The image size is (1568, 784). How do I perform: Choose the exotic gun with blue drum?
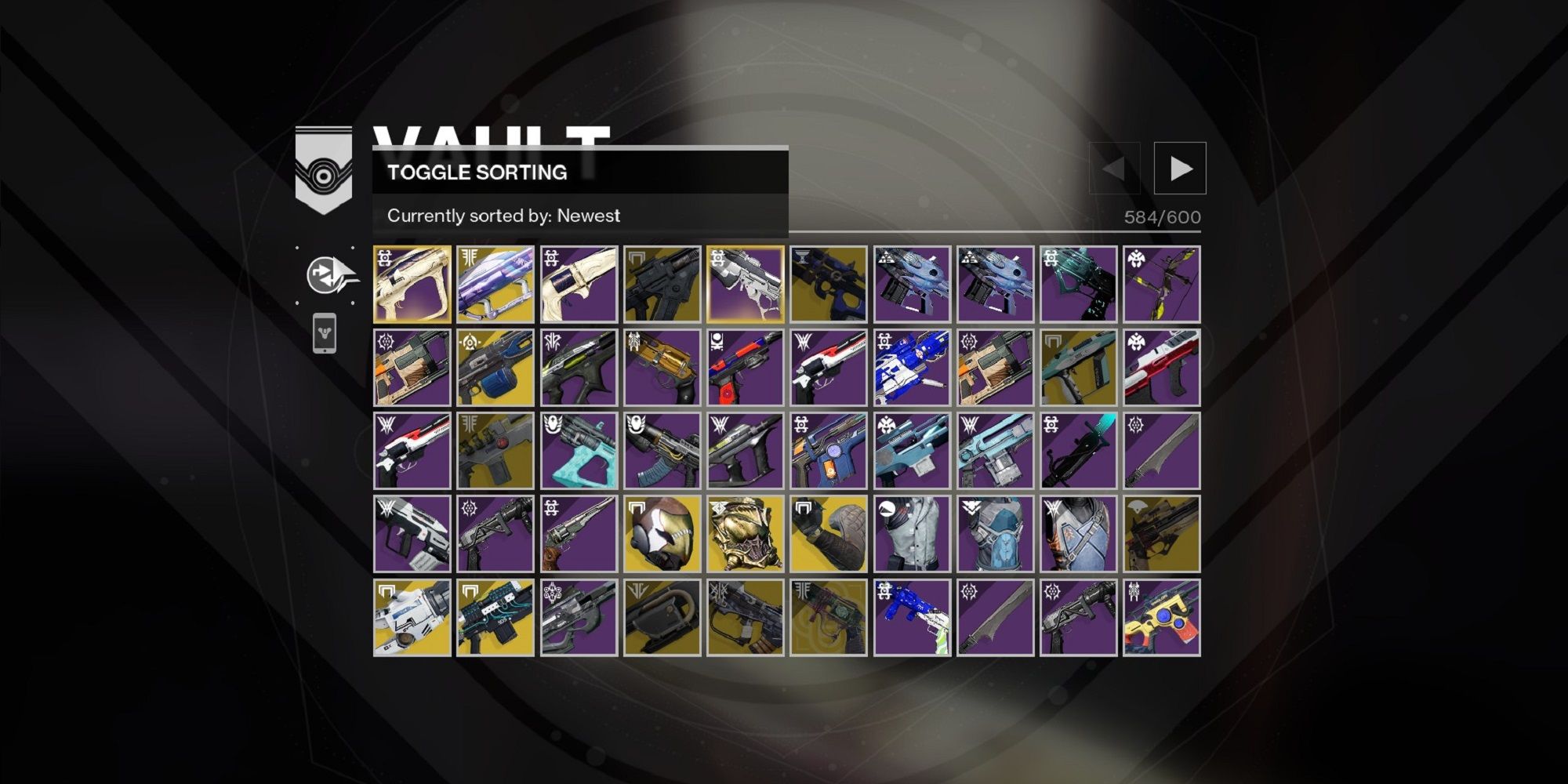point(495,368)
